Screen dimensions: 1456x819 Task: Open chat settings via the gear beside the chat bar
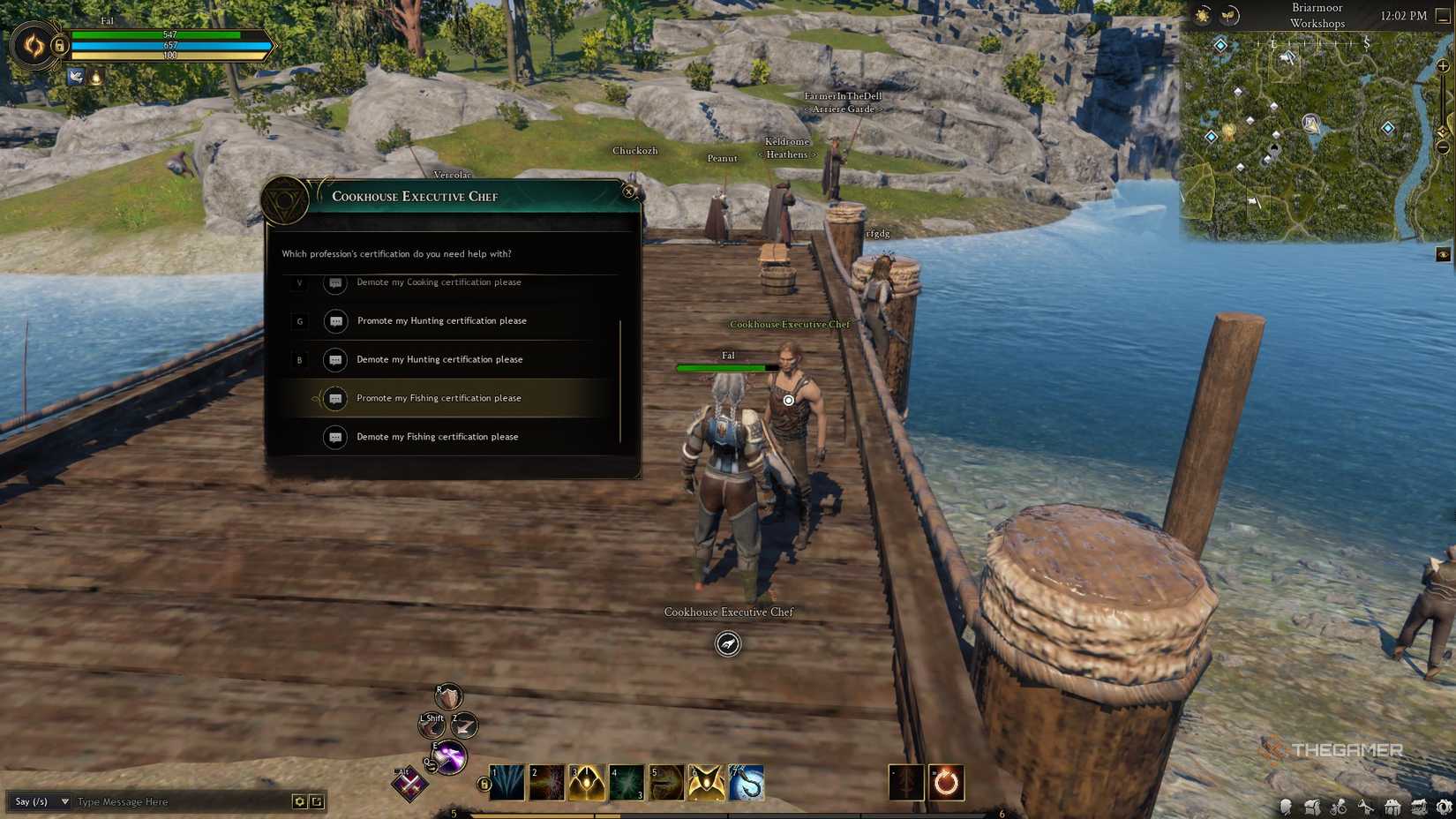[298, 801]
